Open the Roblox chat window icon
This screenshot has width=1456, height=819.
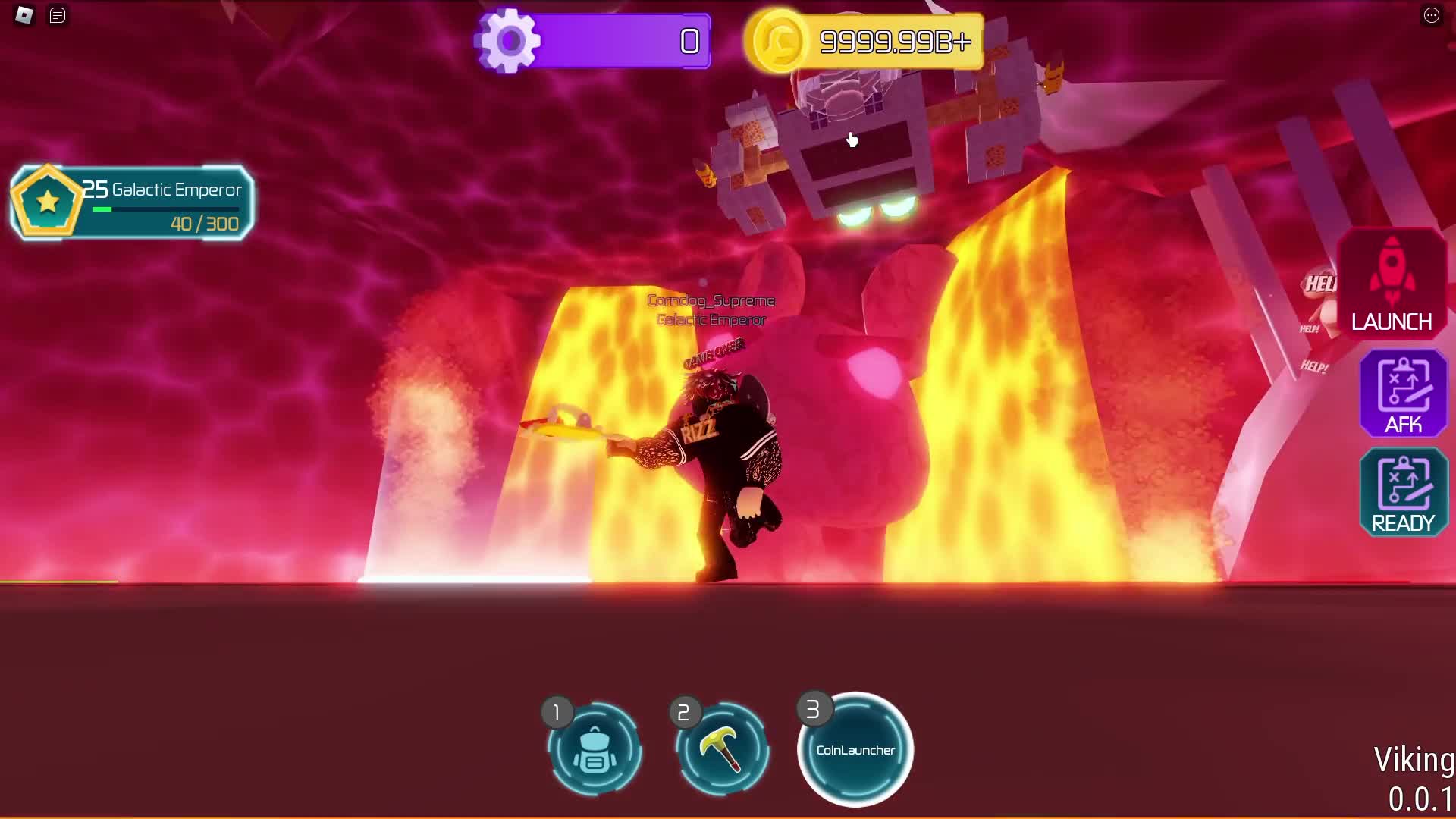[58, 15]
